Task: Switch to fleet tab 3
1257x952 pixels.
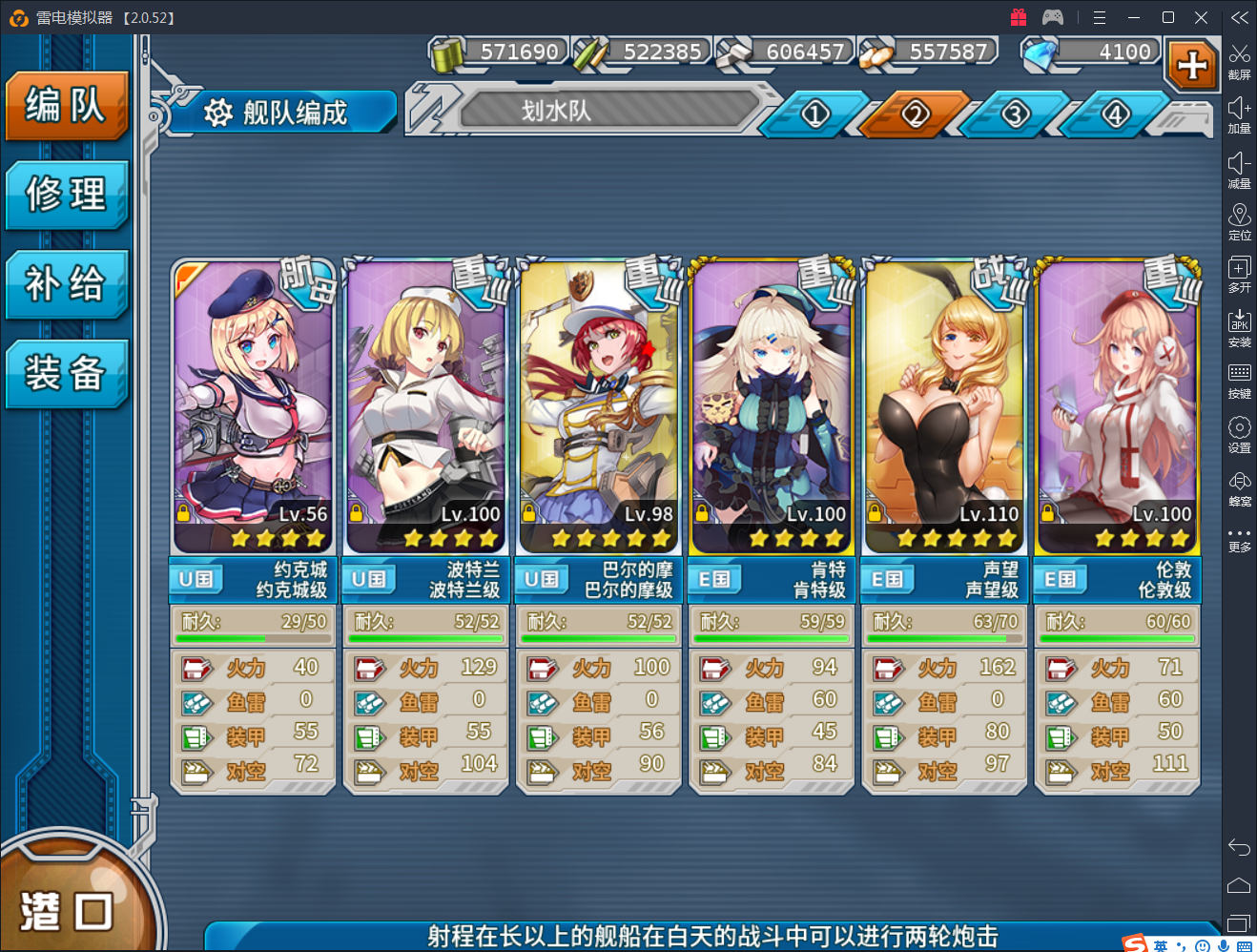Action: 1016,115
